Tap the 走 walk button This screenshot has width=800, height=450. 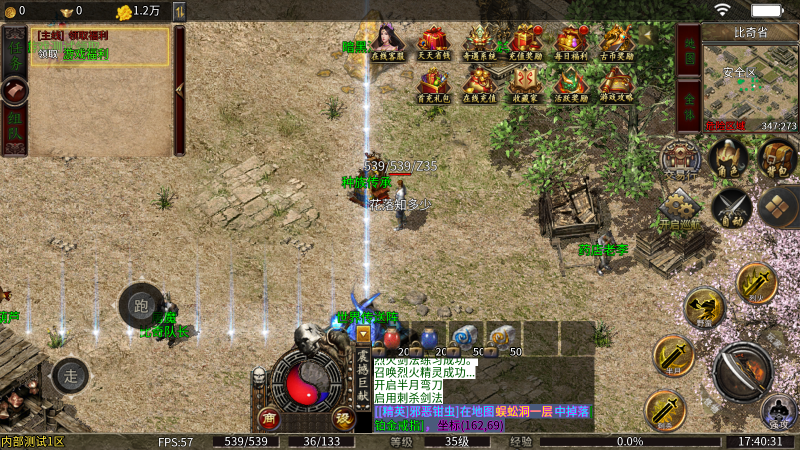click(x=70, y=376)
